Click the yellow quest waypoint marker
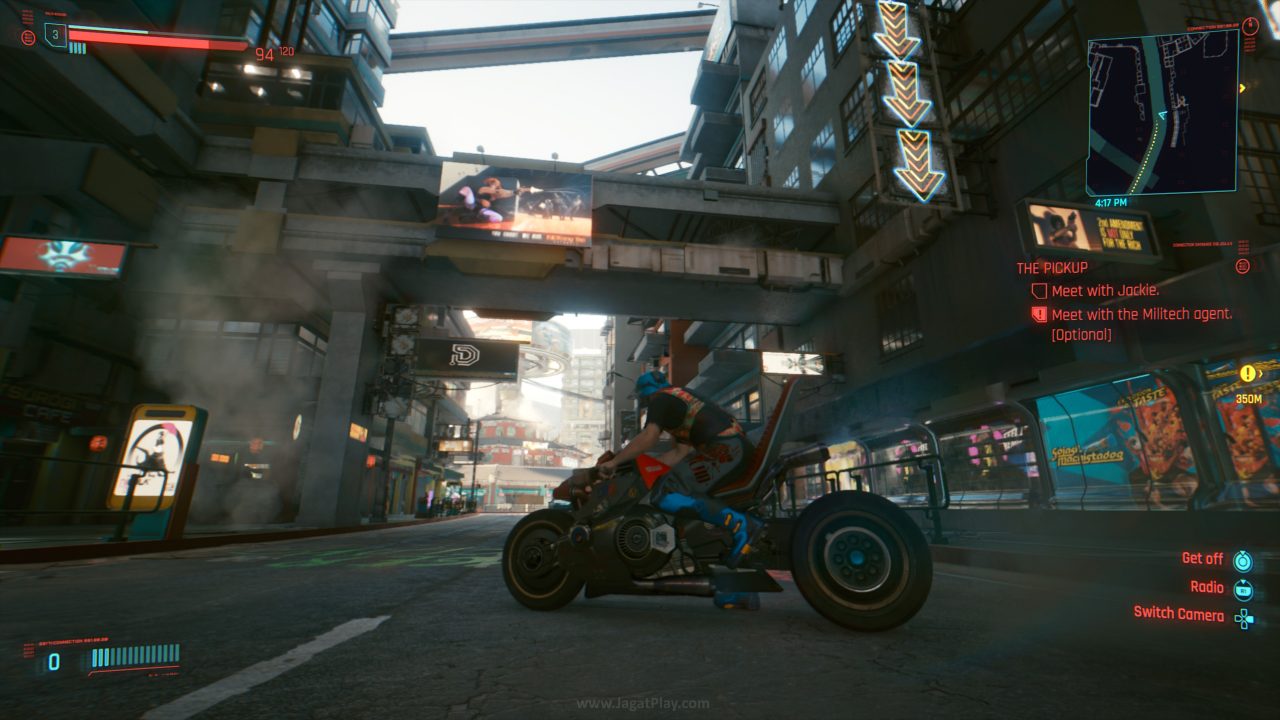 [x=1247, y=374]
